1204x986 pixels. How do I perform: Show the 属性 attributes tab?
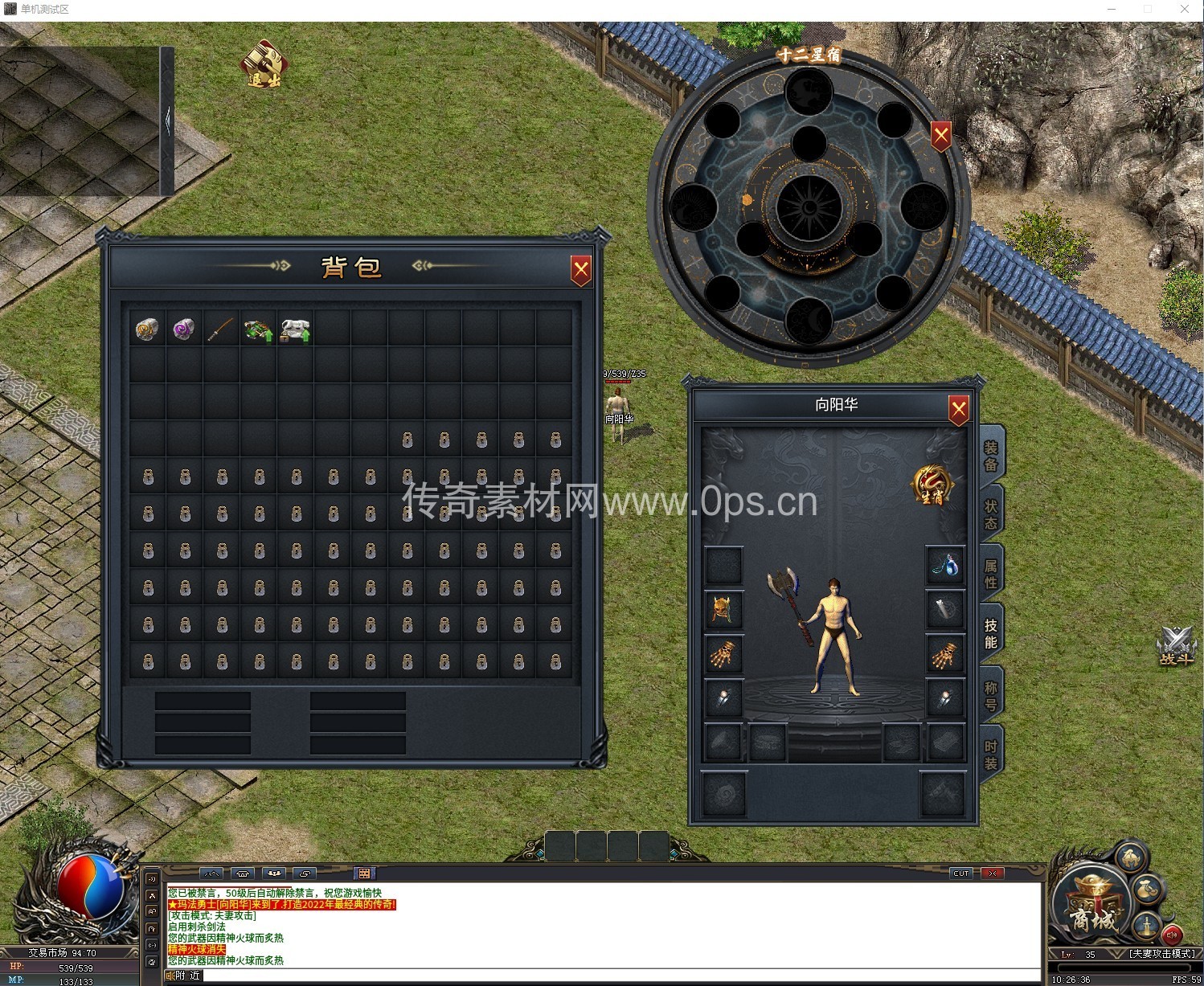click(x=991, y=574)
